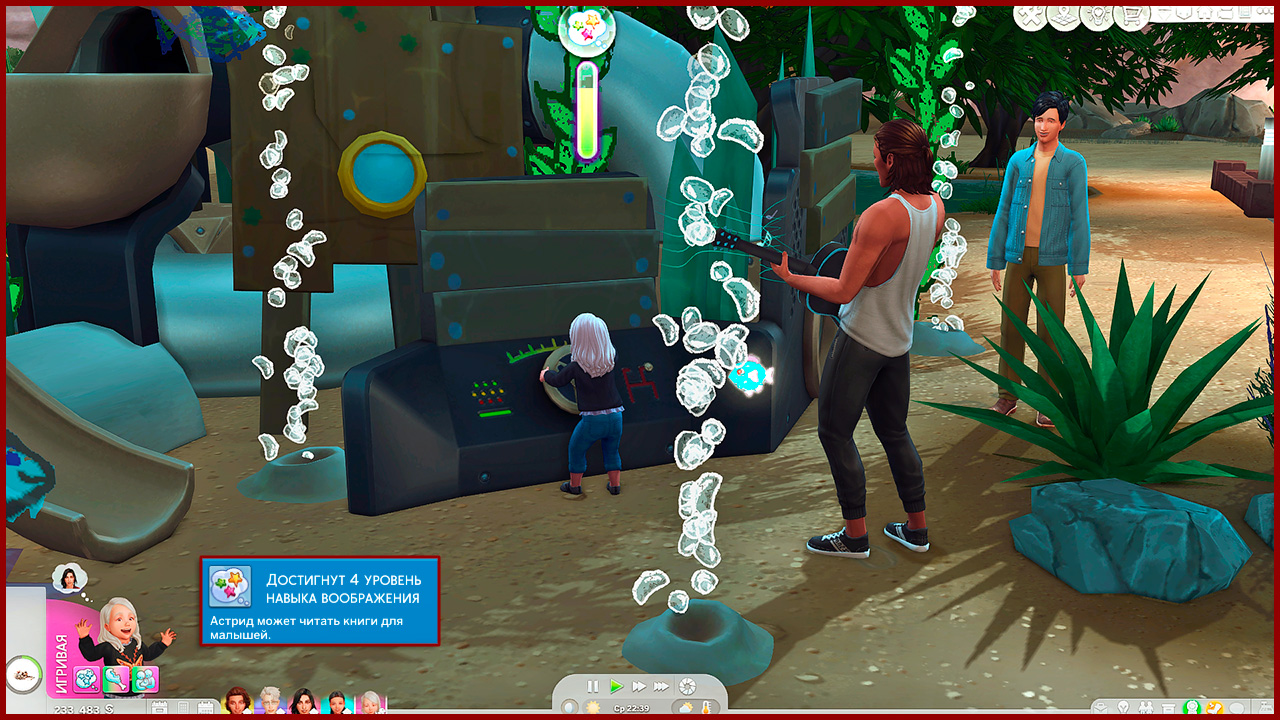This screenshot has height=720, width=1280.
Task: Set game speed to double fast-forward
Action: coord(638,686)
